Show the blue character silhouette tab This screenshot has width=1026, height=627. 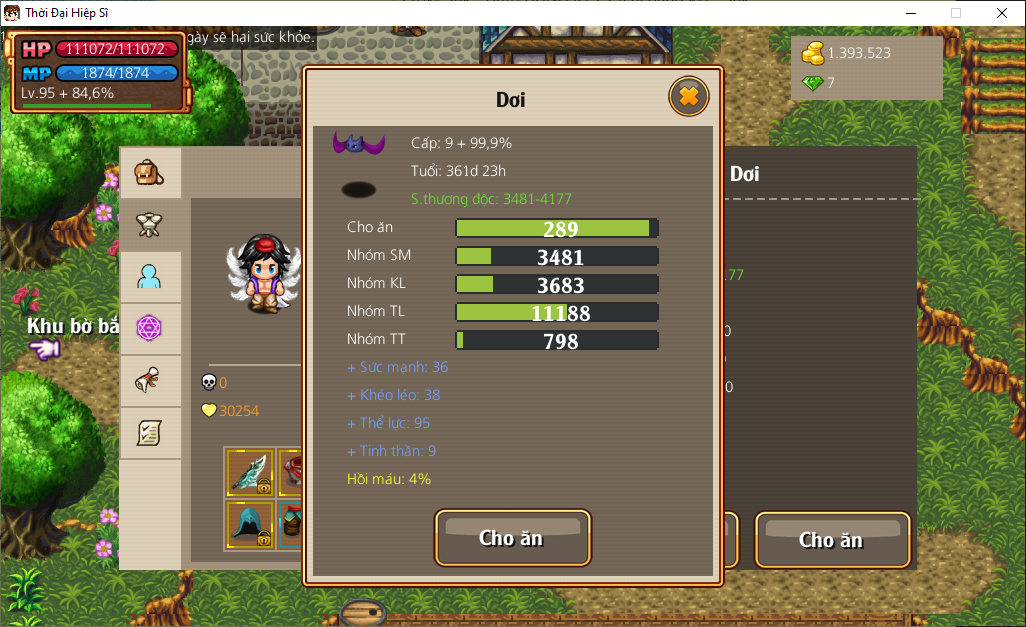[x=150, y=277]
